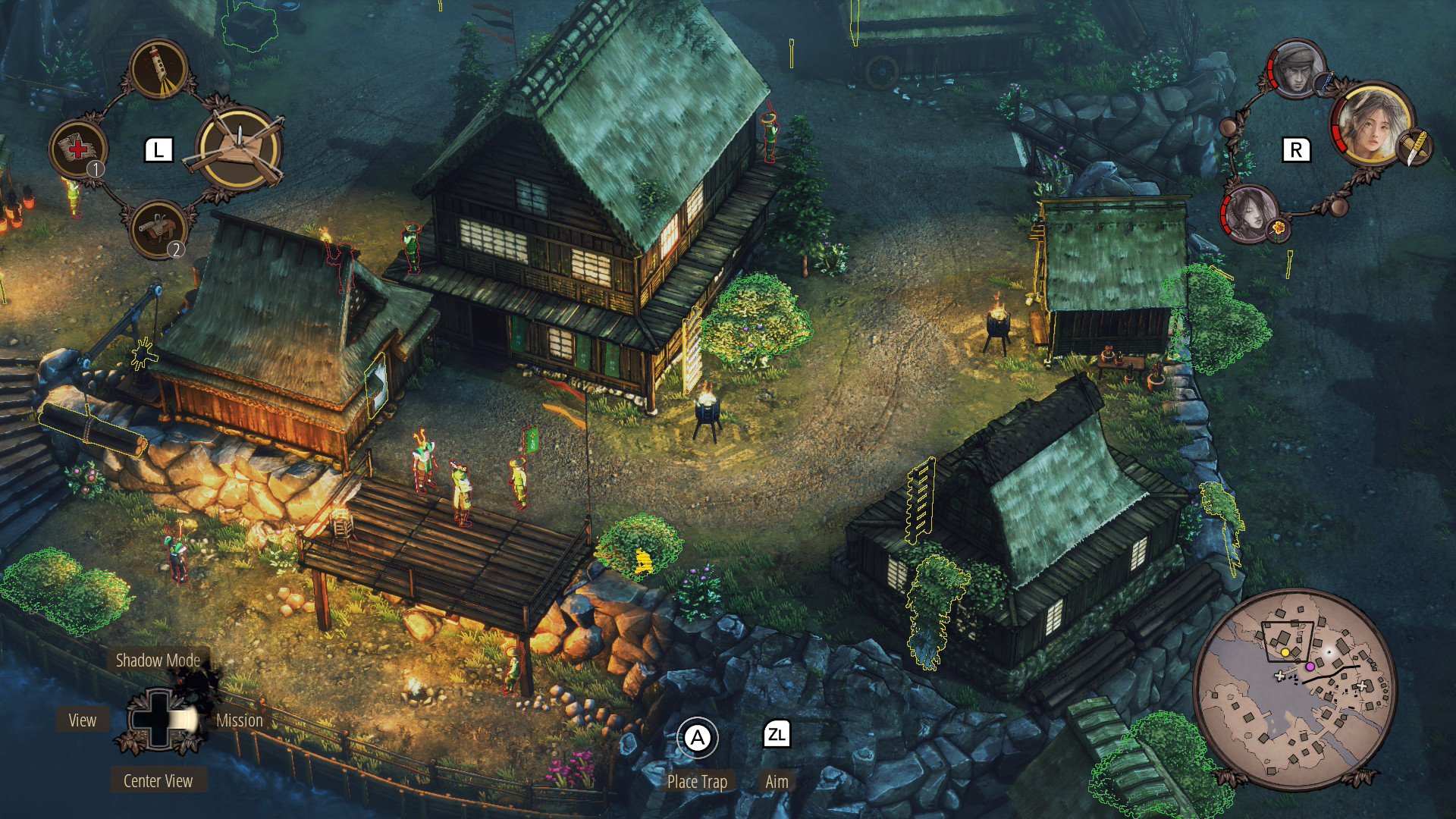
Task: Toggle the Shadow Mode label
Action: click(158, 661)
